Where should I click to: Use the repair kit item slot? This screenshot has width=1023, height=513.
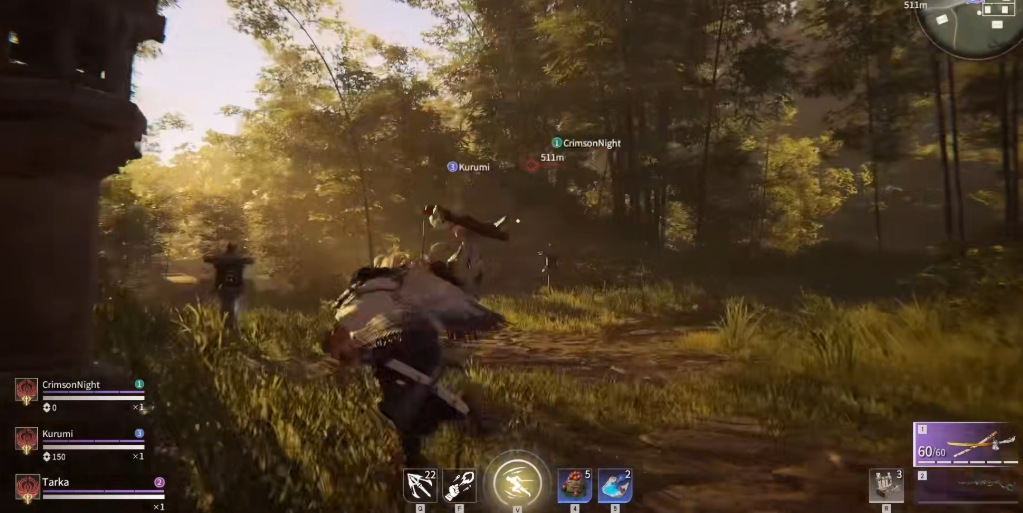click(x=886, y=485)
